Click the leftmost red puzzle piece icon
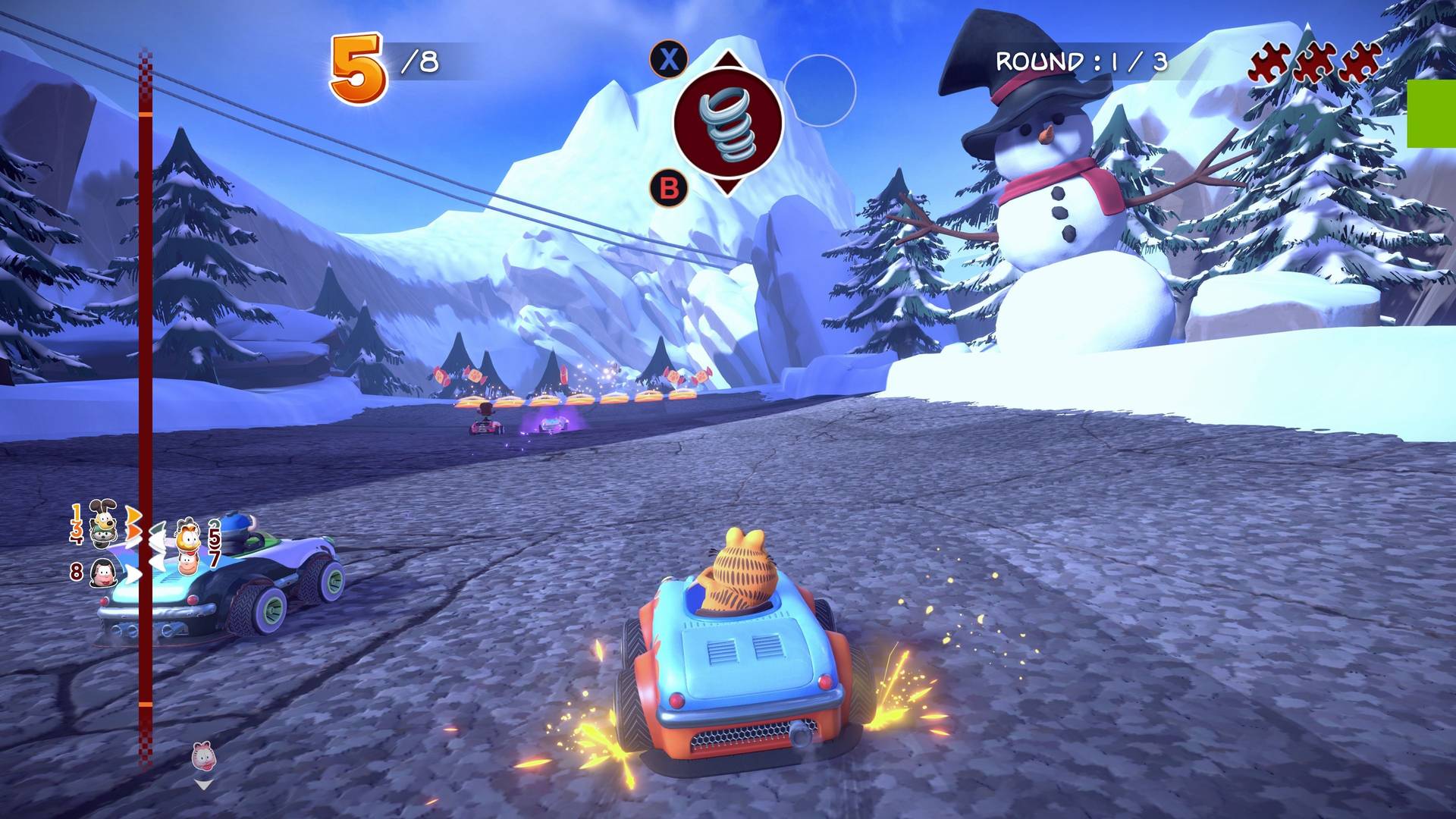Screen dimensions: 1456x819 (x=1269, y=62)
